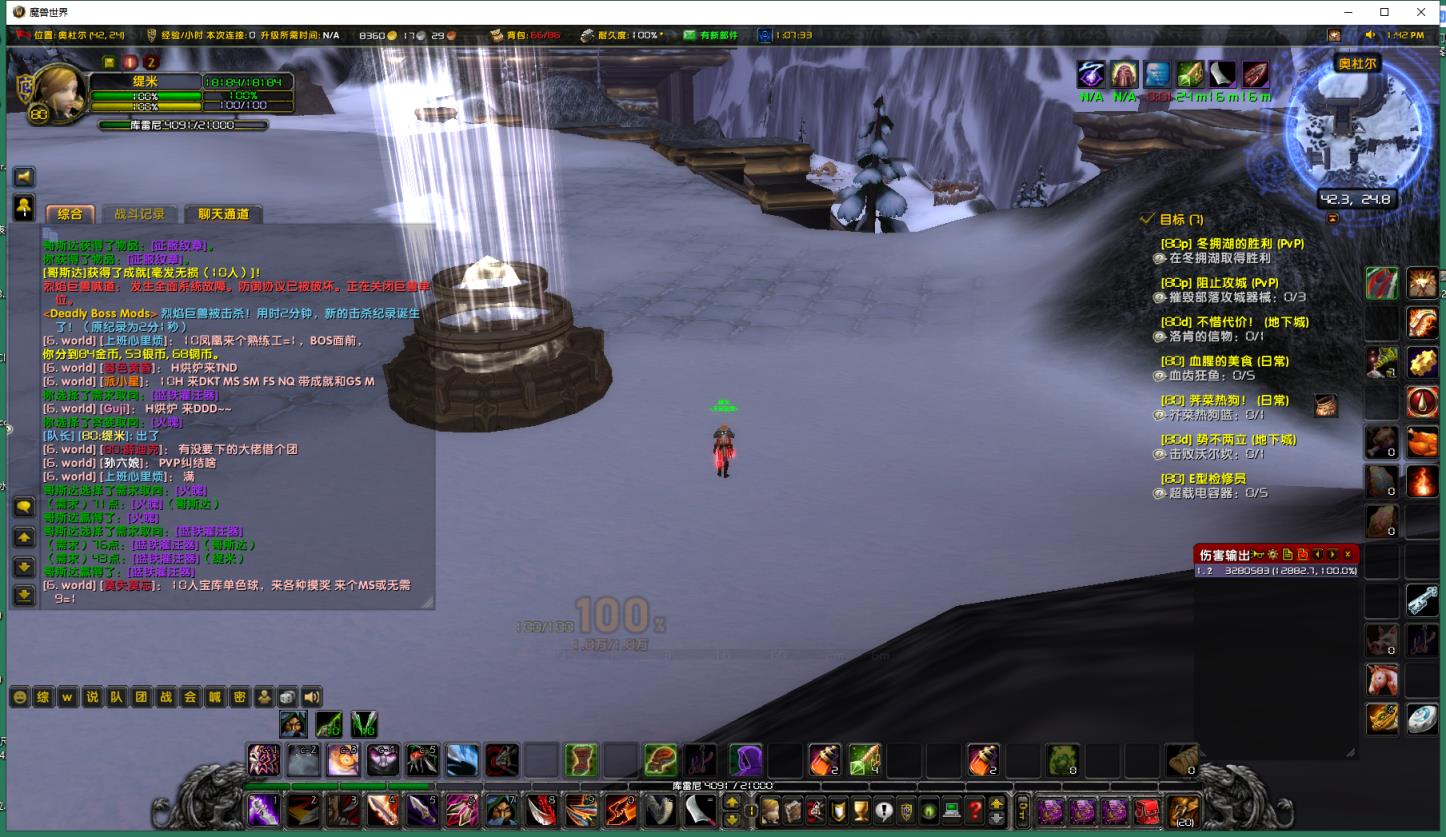This screenshot has width=1446, height=837.
Task: Close the 伤害输出 damage meter window
Action: pyautogui.click(x=1347, y=554)
